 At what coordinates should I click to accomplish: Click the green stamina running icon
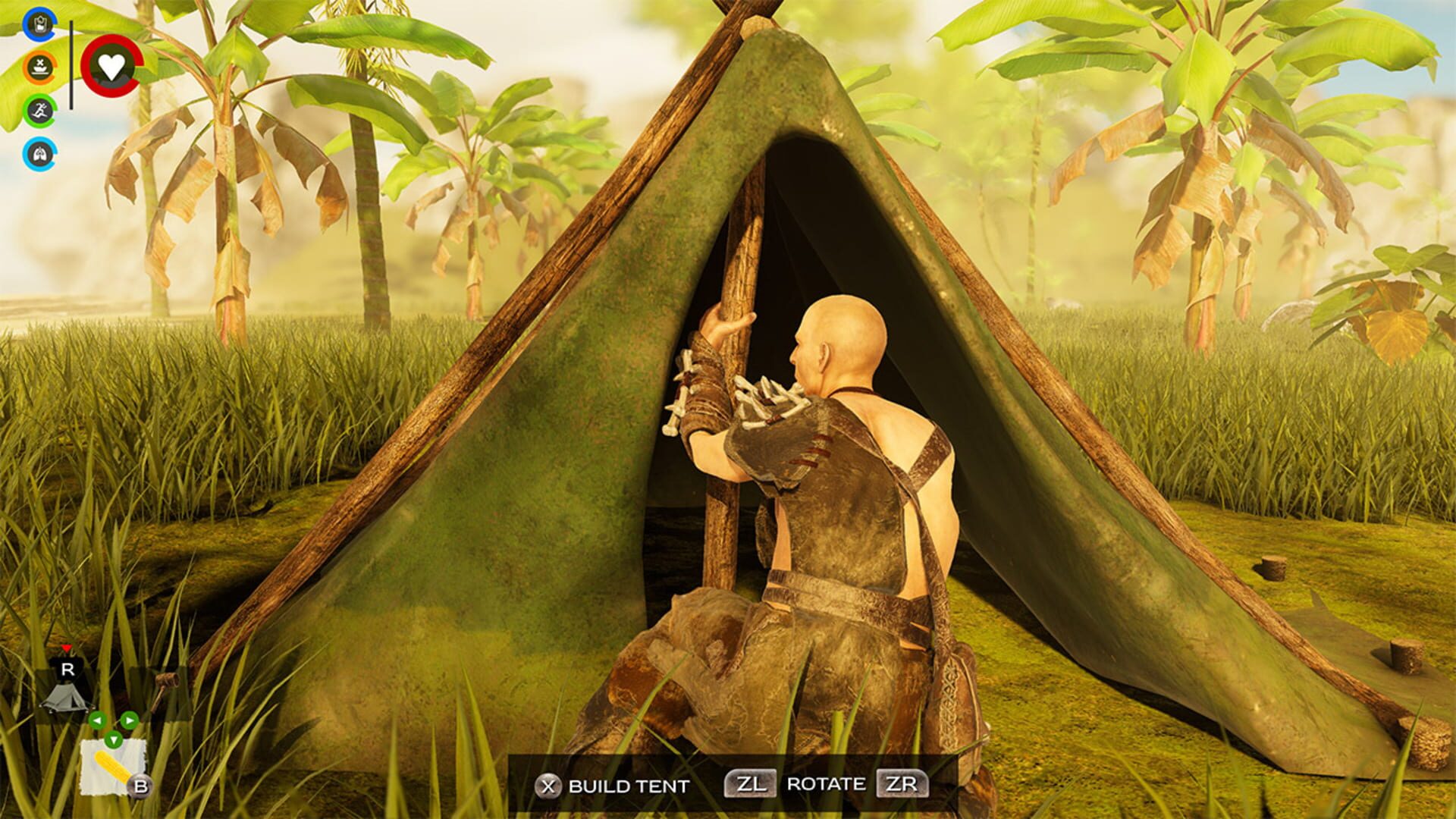coord(39,111)
